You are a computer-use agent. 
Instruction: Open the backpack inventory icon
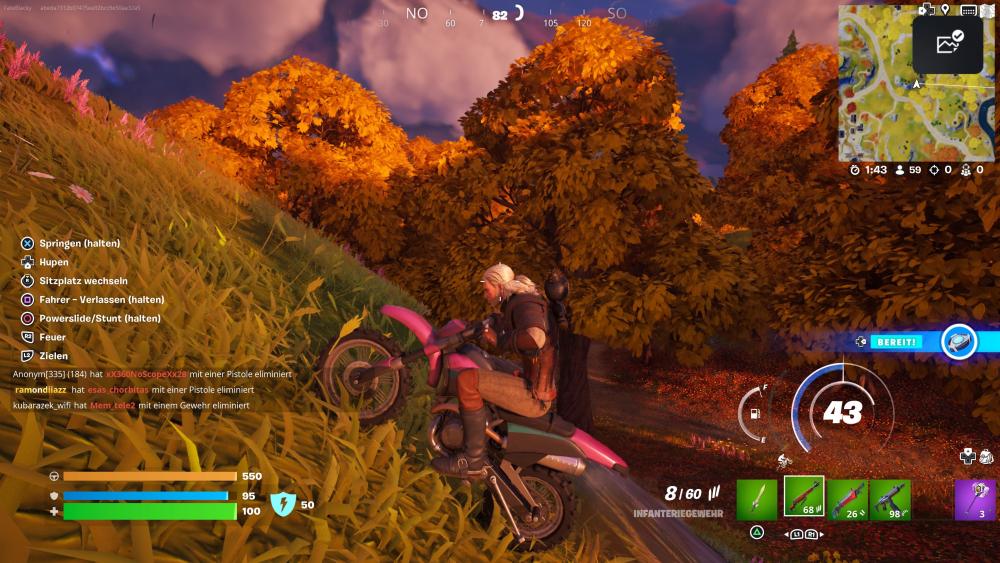coord(987,456)
